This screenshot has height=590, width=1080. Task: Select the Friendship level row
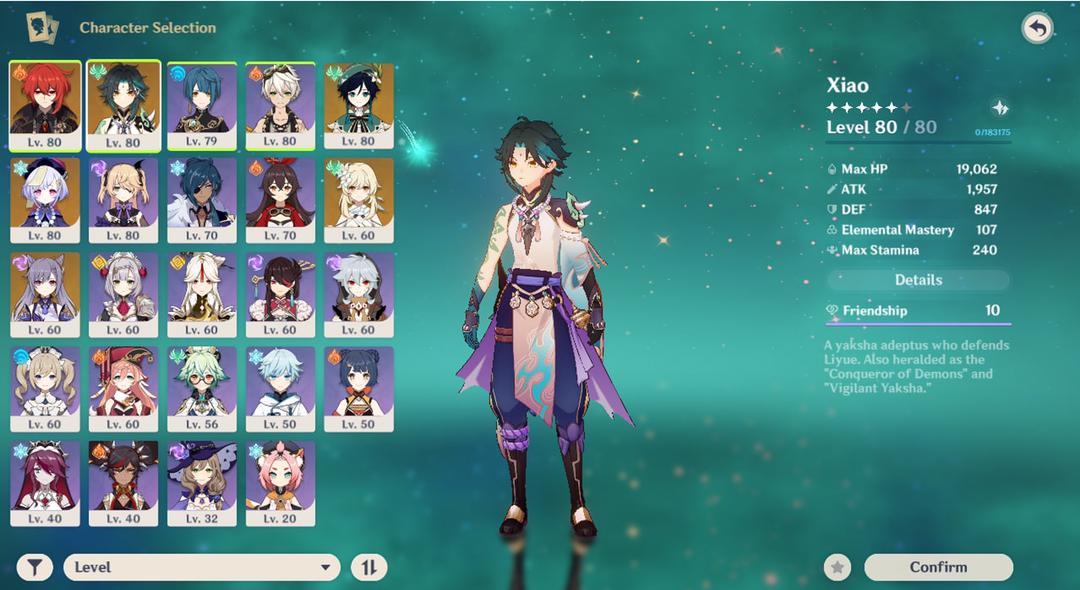click(x=918, y=311)
